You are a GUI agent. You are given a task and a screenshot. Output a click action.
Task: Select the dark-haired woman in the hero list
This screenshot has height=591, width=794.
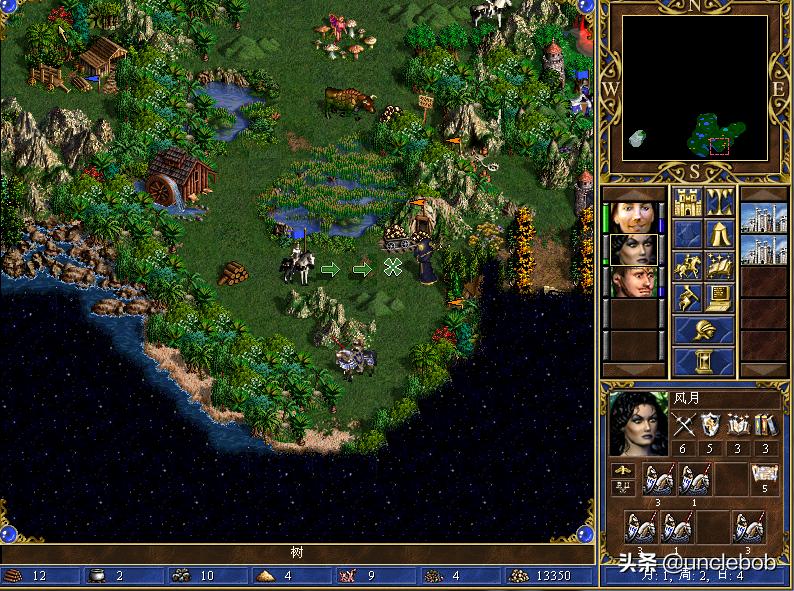coord(633,249)
